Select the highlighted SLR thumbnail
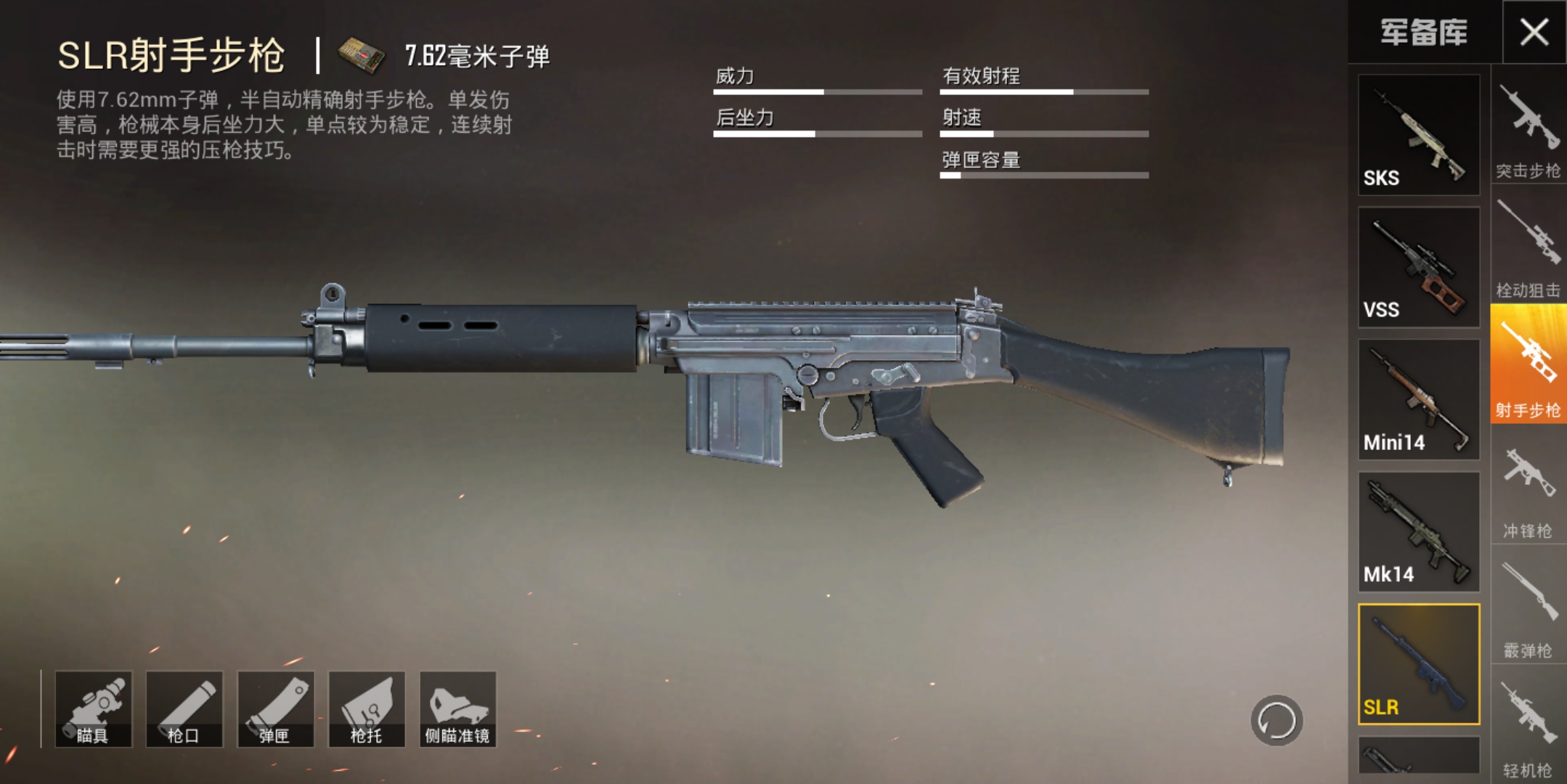The height and width of the screenshot is (784, 1567). point(1418,663)
